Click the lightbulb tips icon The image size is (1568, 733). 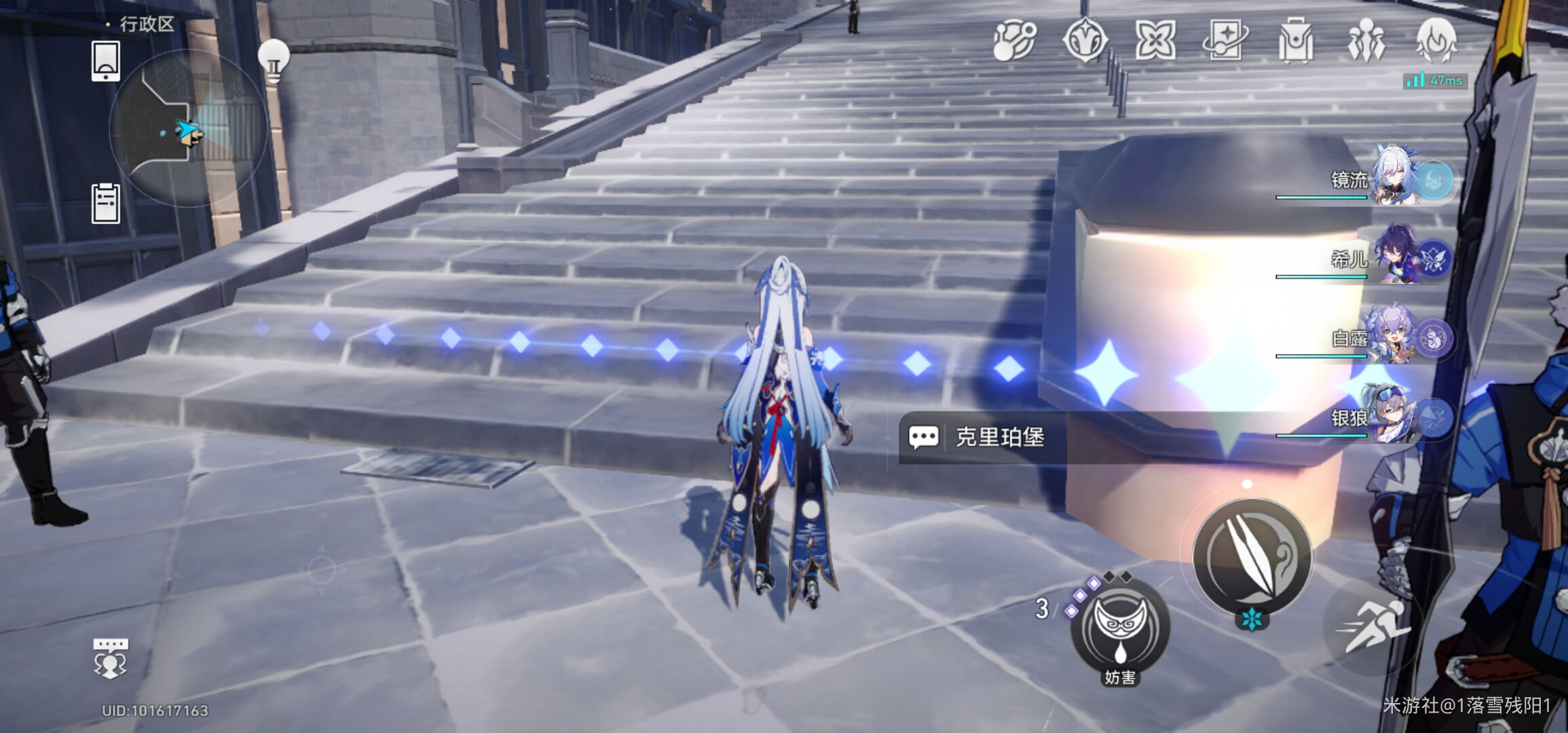pyautogui.click(x=274, y=60)
